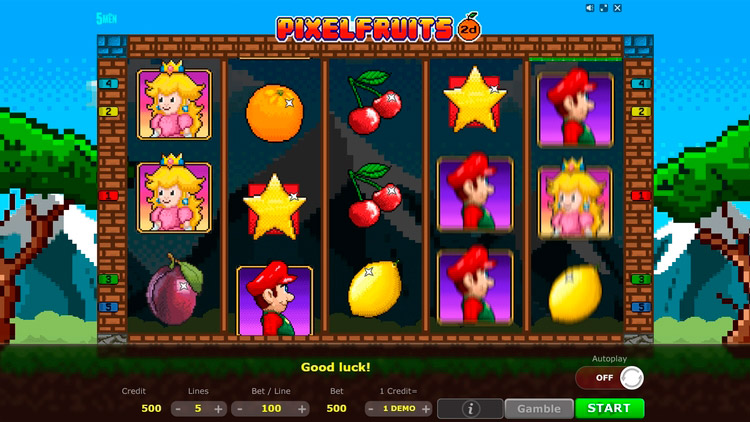Decrease the number of Lines

pos(178,409)
